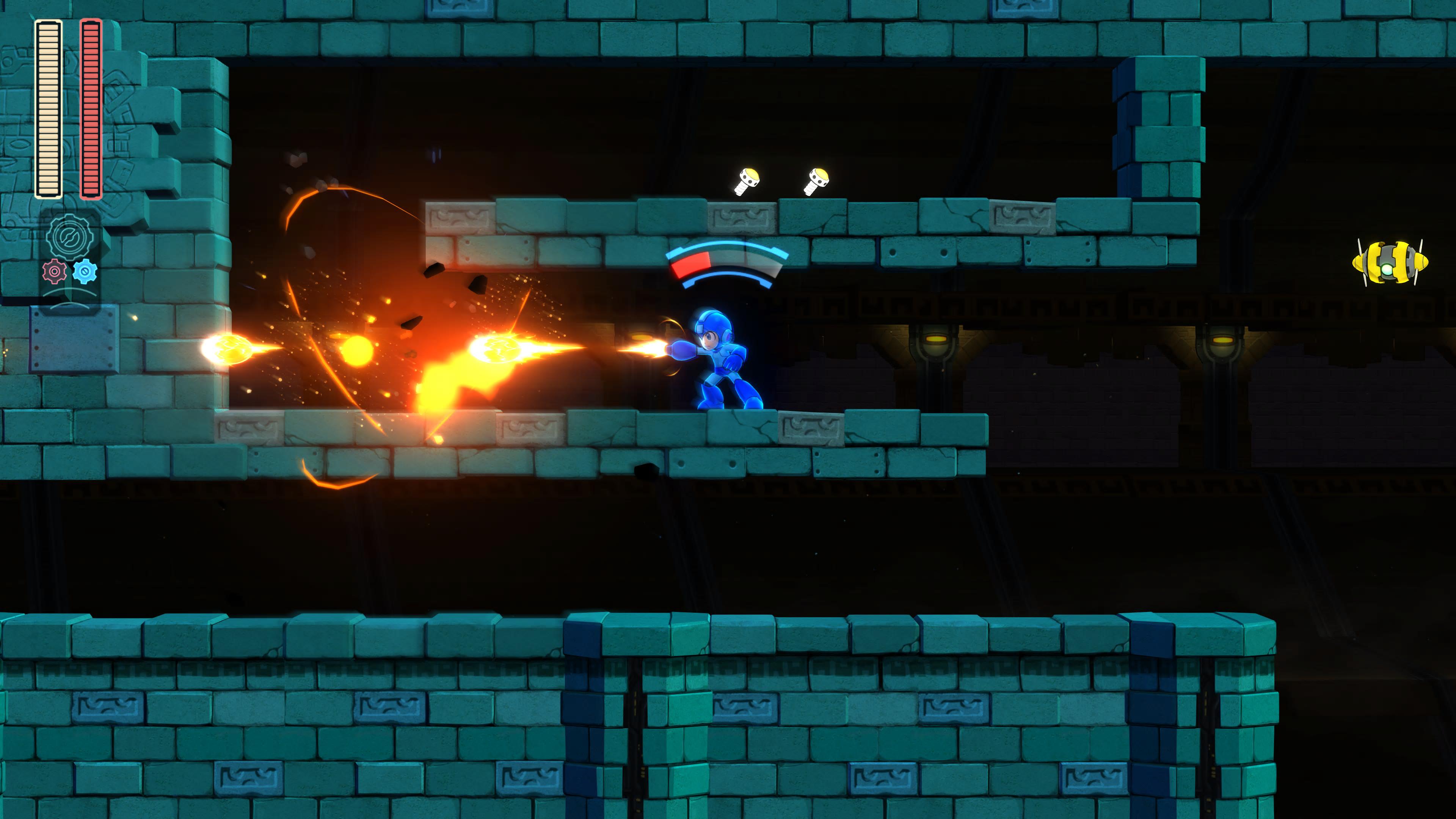Activate the red Power Gear icon
The width and height of the screenshot is (1456, 819).
pyautogui.click(x=54, y=272)
